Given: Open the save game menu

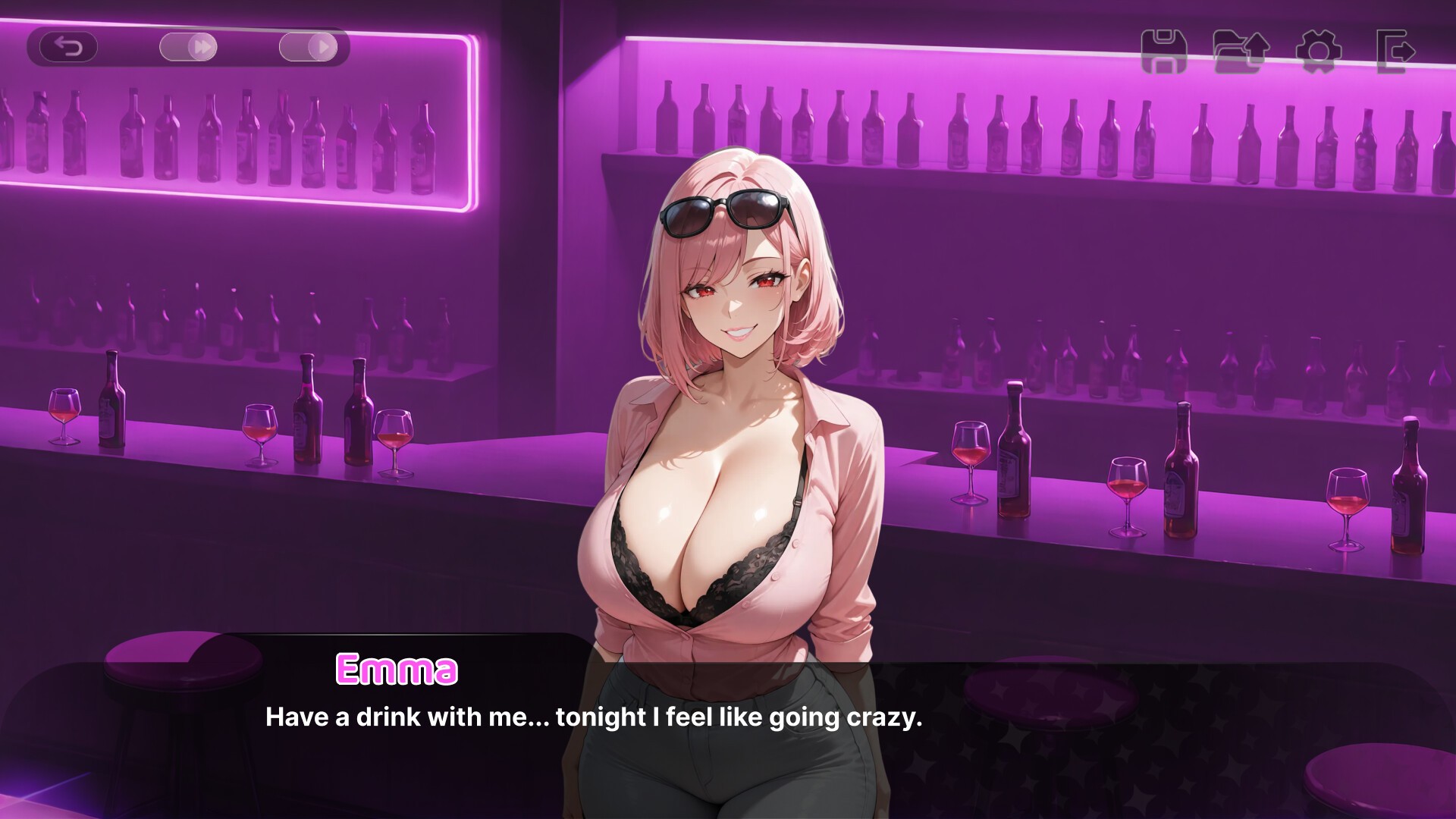Looking at the screenshot, I should point(1164,52).
